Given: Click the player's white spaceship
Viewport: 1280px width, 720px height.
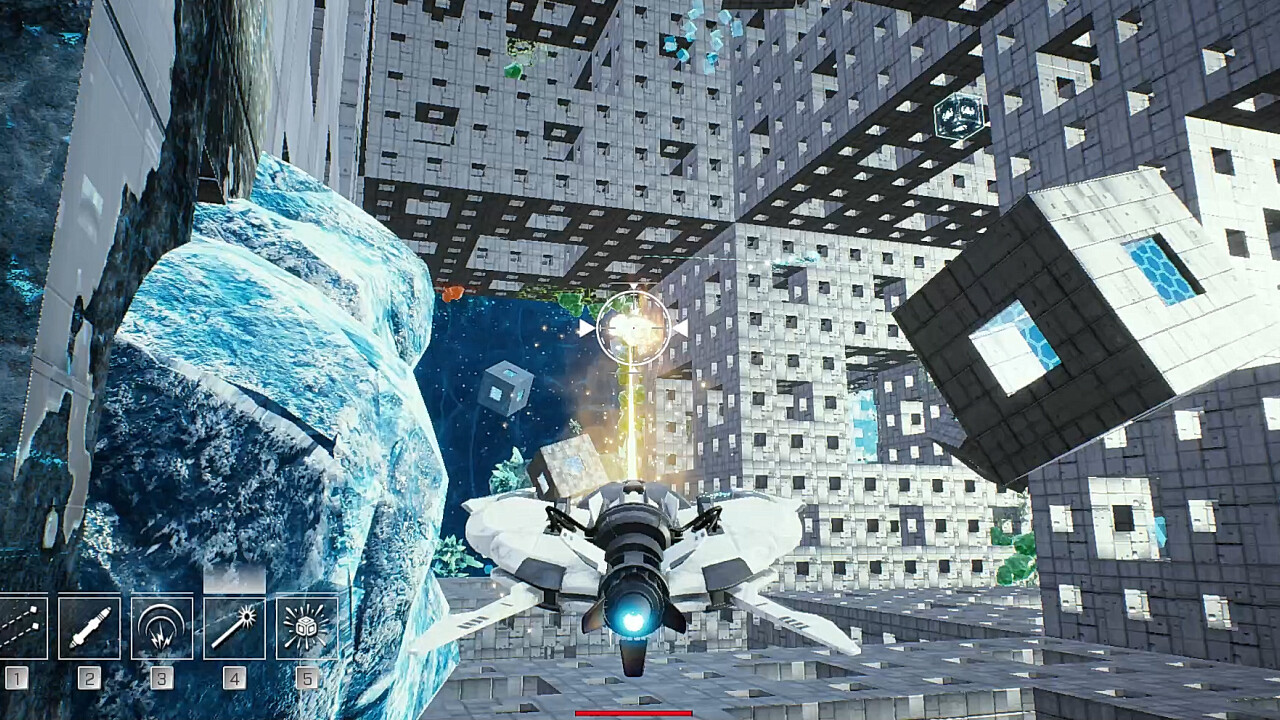Looking at the screenshot, I should coord(634,560).
